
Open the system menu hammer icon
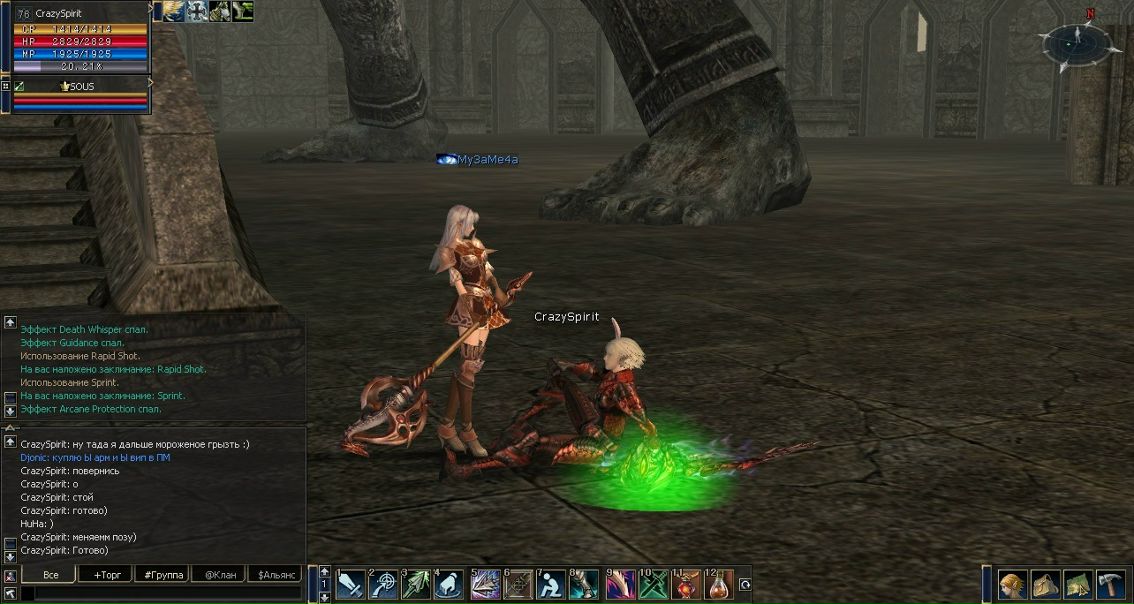pos(1111,584)
